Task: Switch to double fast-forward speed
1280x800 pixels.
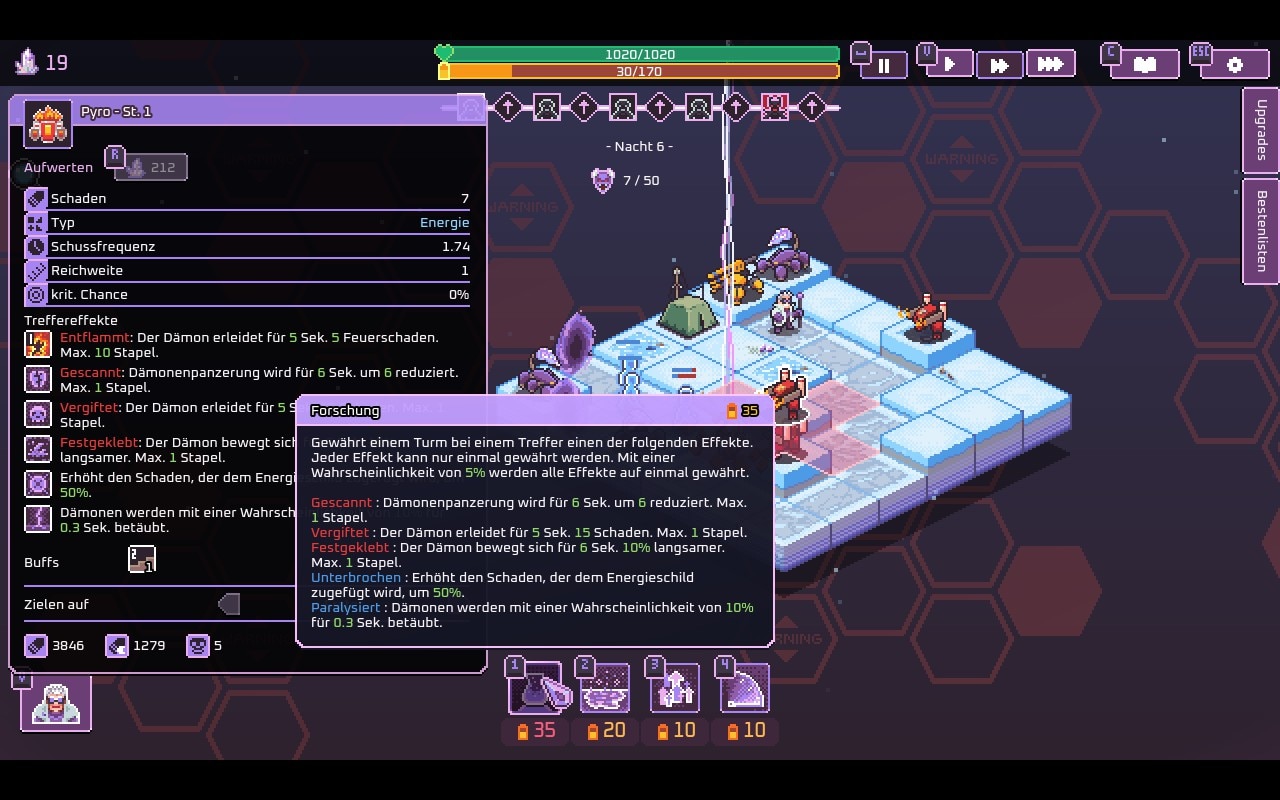Action: [999, 65]
